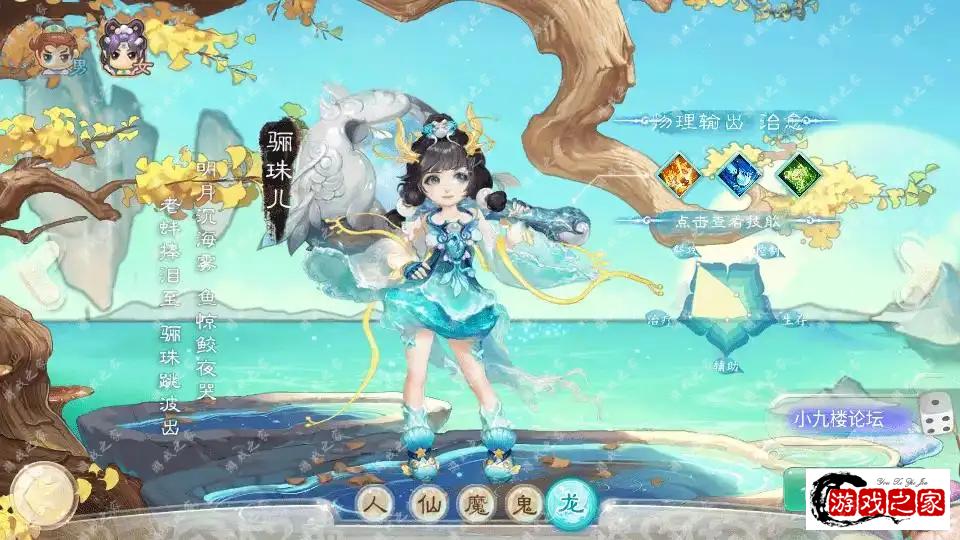The height and width of the screenshot is (540, 960).
Task: View the blue water skill icon
Action: 739,173
